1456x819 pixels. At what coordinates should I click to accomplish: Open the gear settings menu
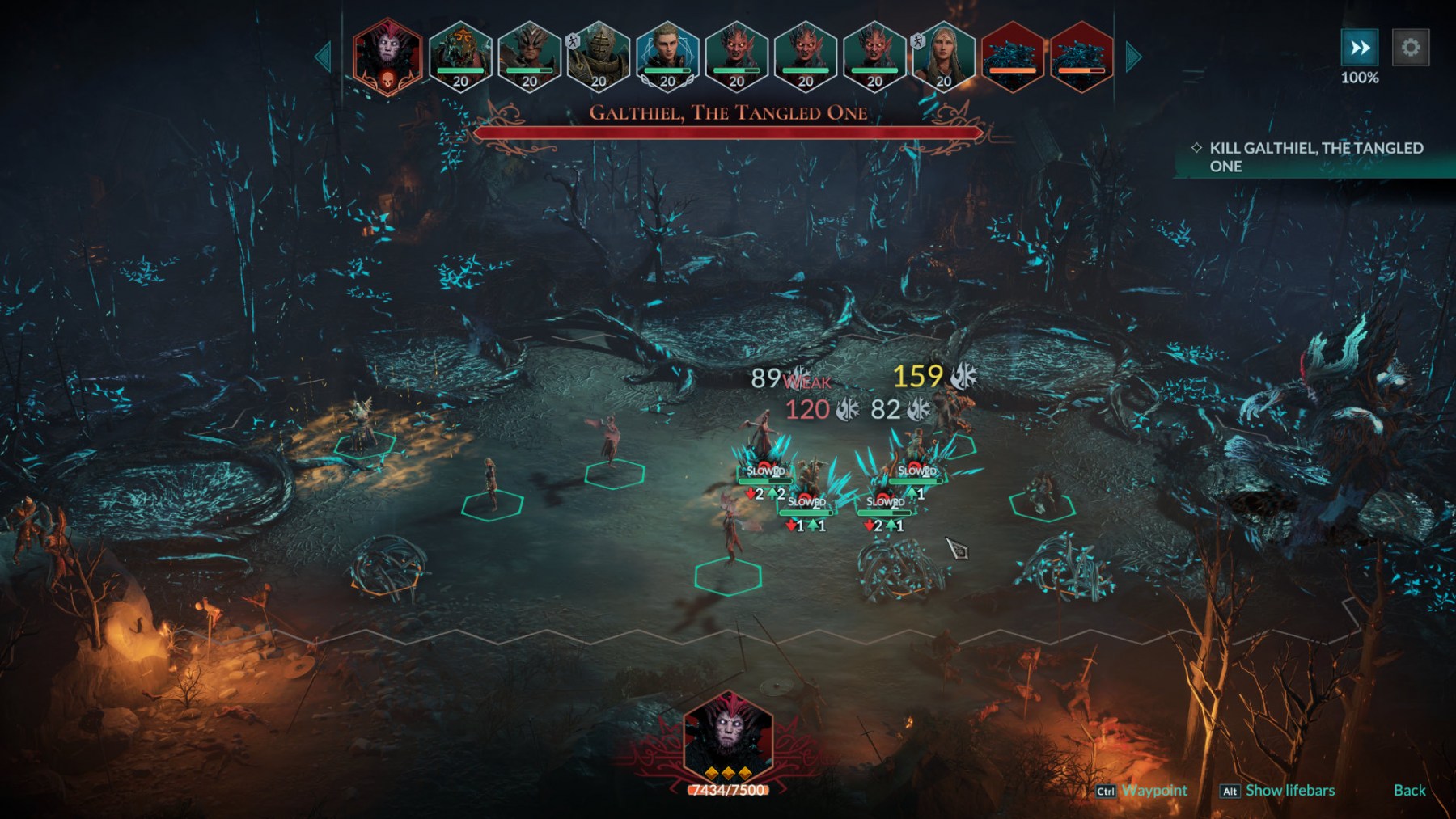tap(1410, 48)
